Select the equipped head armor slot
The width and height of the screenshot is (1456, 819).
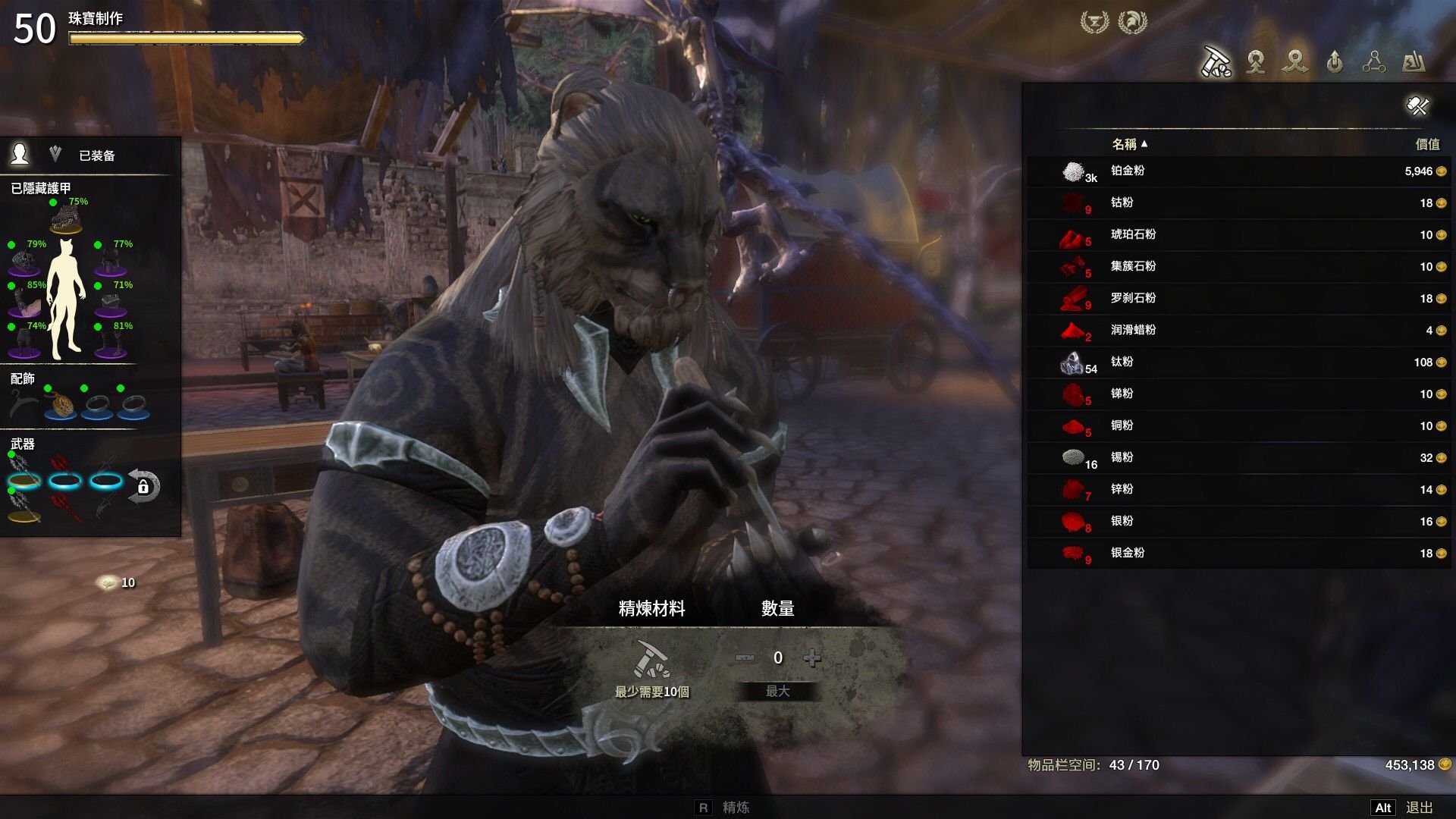click(66, 221)
